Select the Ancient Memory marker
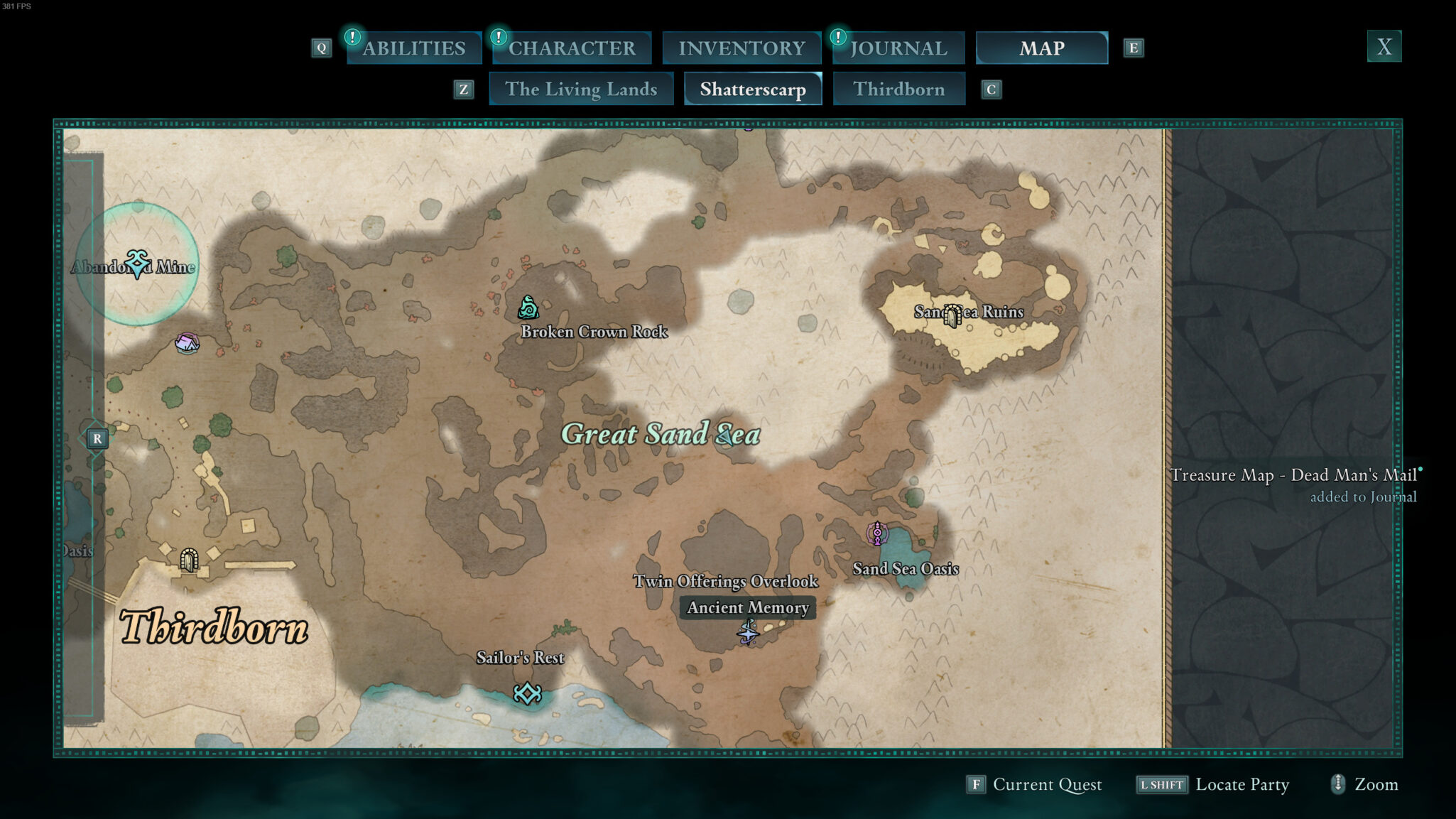Screen dimensions: 1456x819 click(747, 631)
